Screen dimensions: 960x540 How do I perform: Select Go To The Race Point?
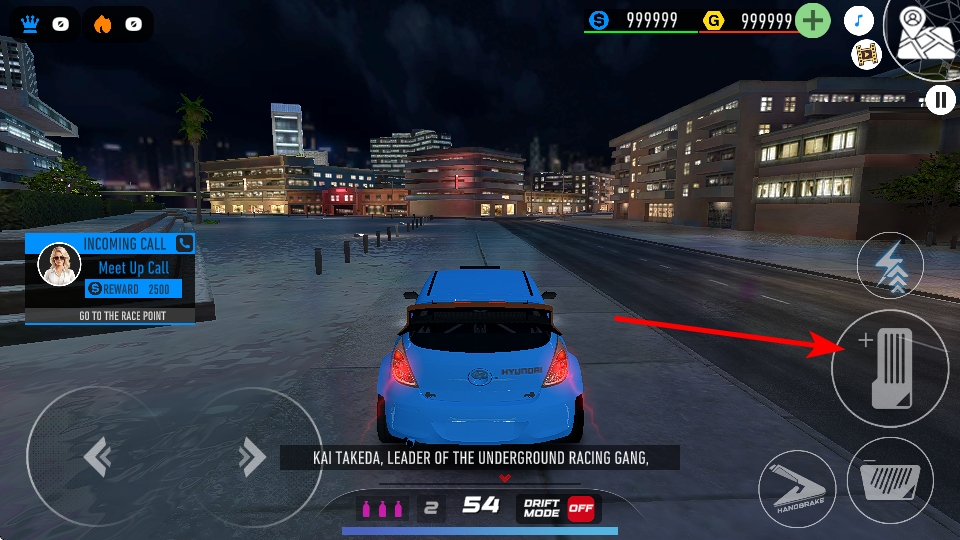pos(109,316)
